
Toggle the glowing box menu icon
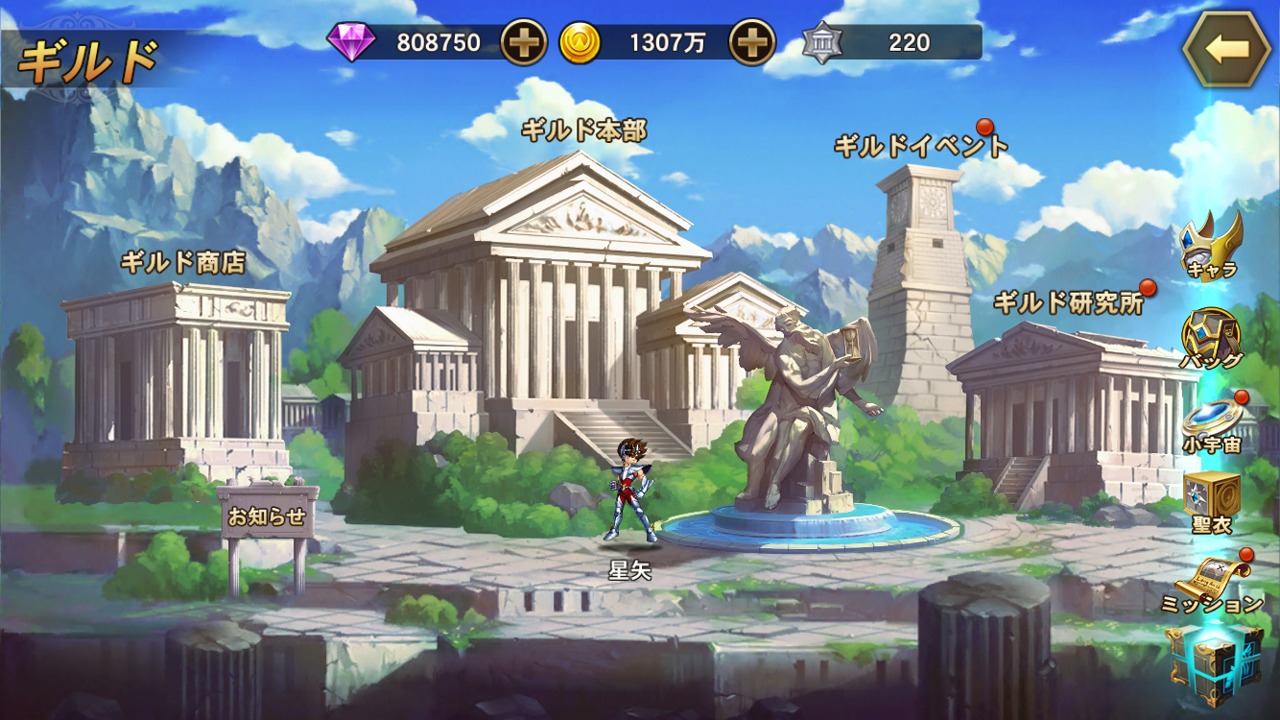pos(1214,664)
